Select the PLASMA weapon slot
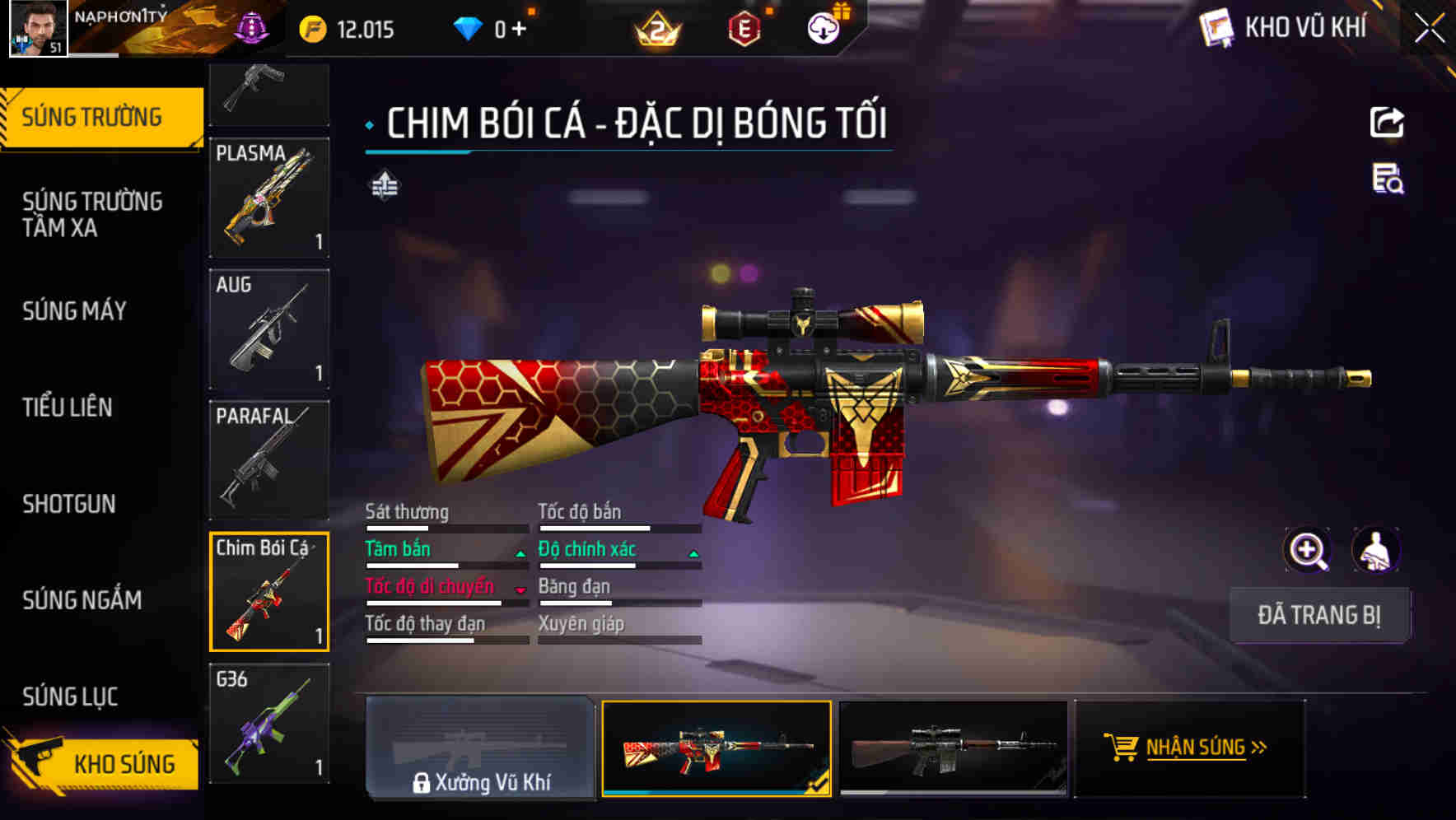Image resolution: width=1456 pixels, height=820 pixels. [269, 198]
